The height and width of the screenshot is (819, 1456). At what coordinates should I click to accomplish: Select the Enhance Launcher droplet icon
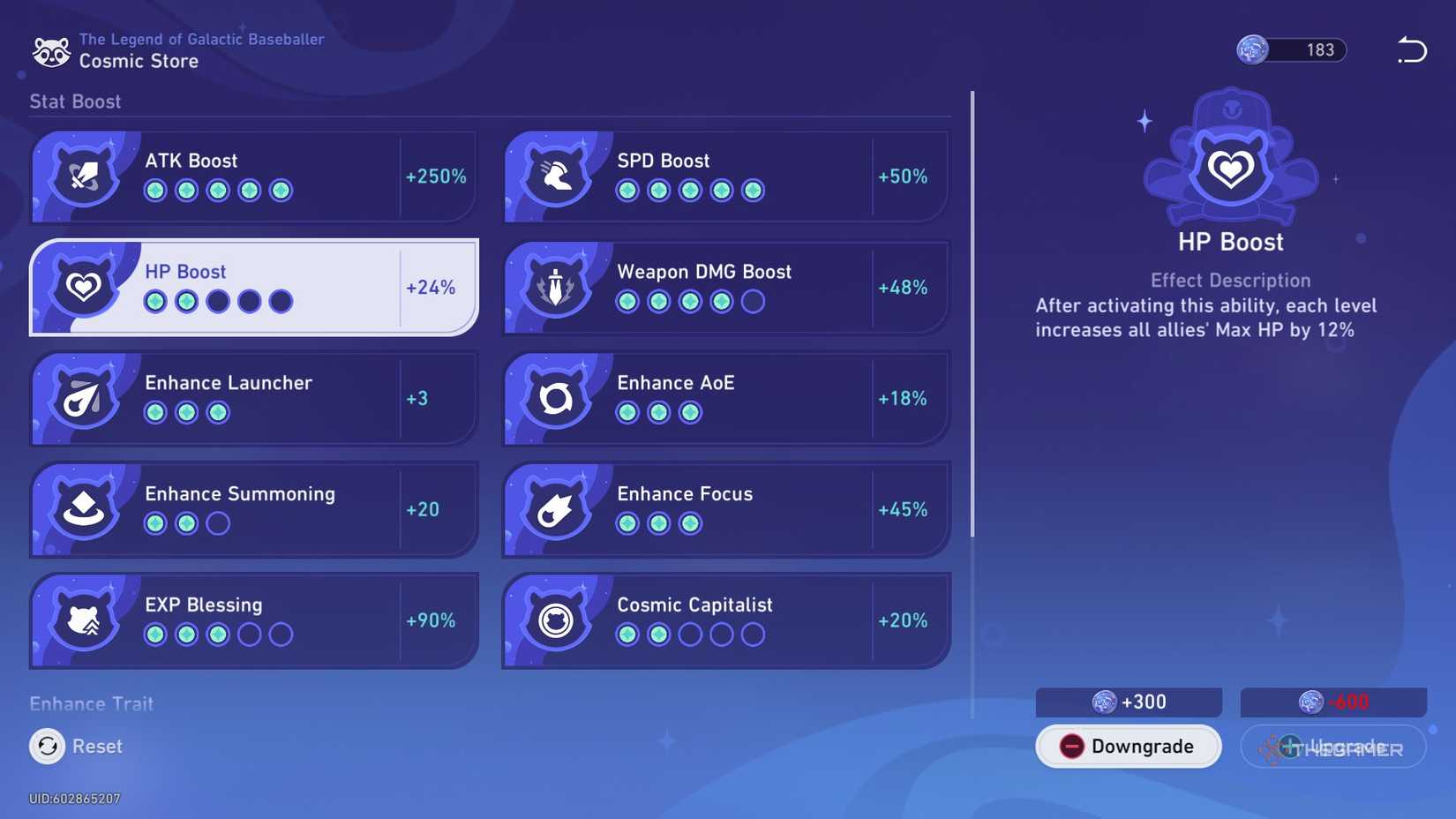tap(84, 396)
